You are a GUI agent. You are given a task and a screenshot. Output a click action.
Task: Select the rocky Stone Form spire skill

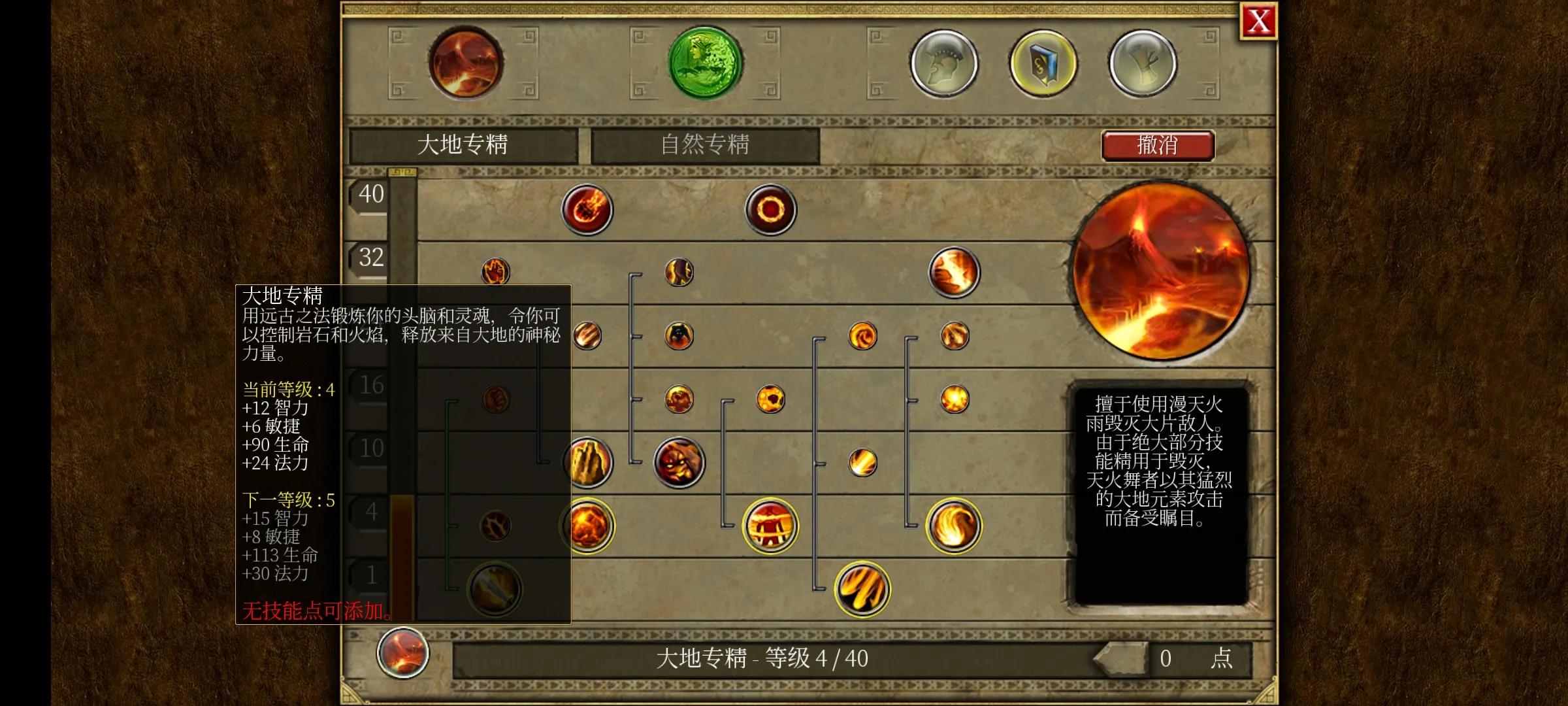pos(588,464)
